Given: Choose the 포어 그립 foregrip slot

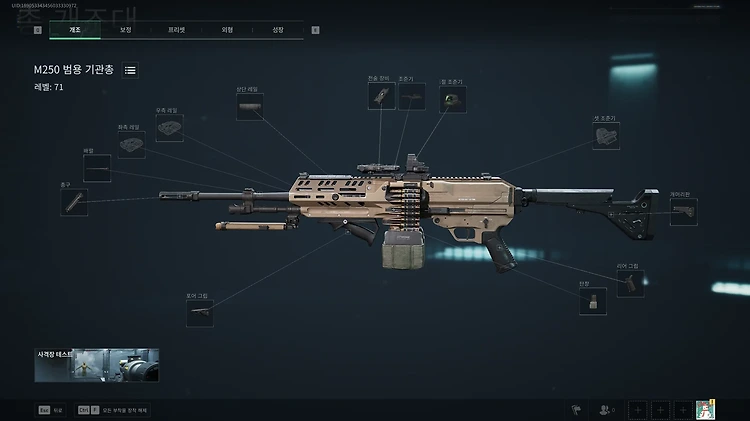Looking at the screenshot, I should click(x=200, y=313).
